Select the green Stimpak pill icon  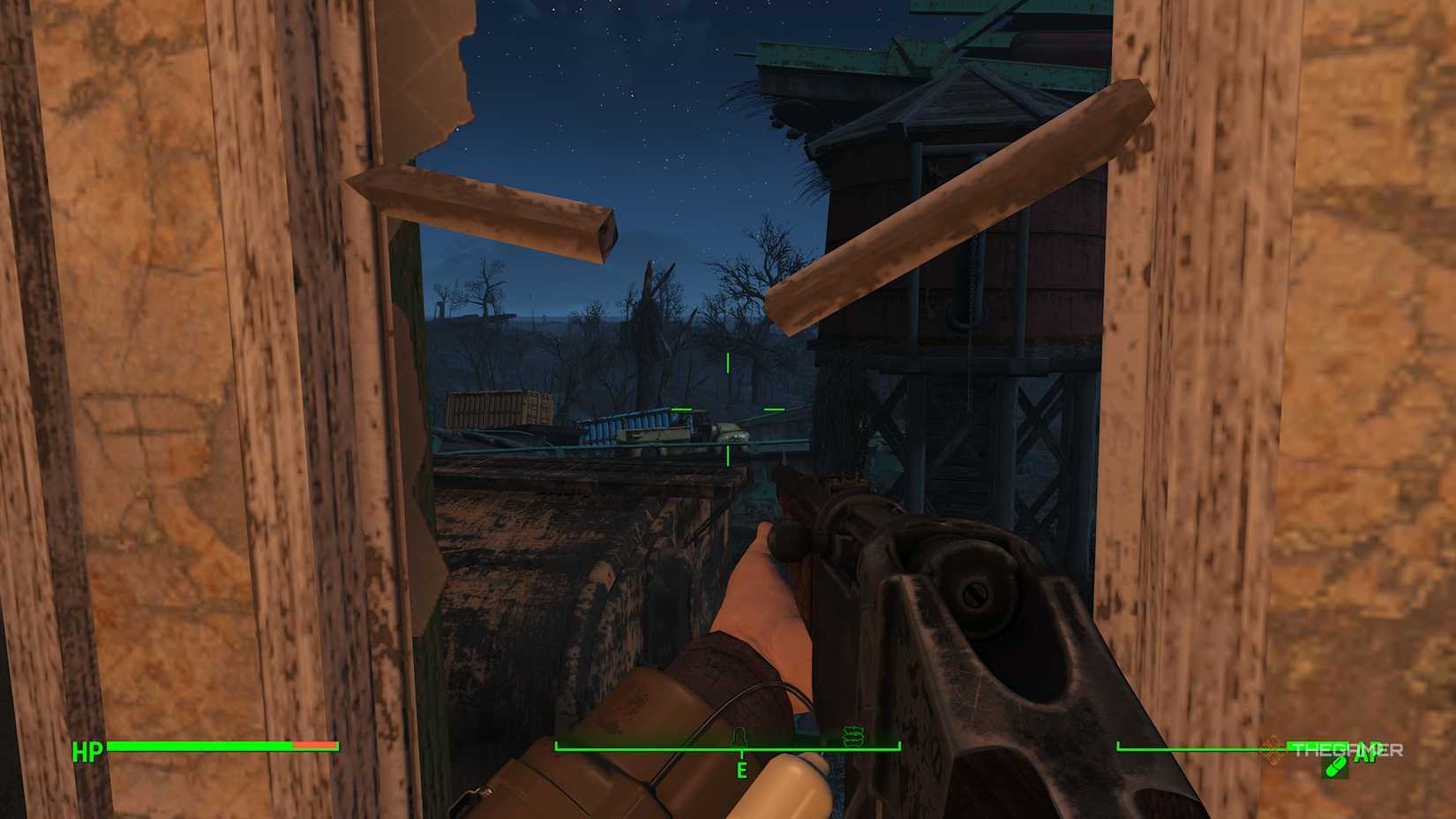coord(1336,769)
